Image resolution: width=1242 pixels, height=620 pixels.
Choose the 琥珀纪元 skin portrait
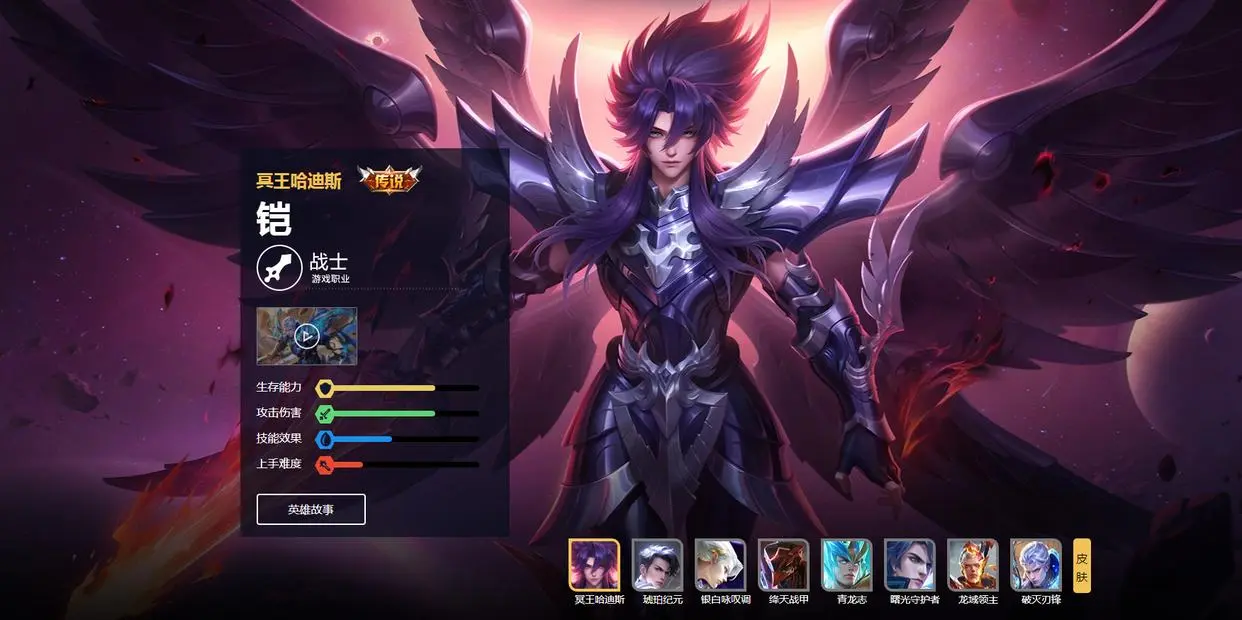click(x=658, y=565)
